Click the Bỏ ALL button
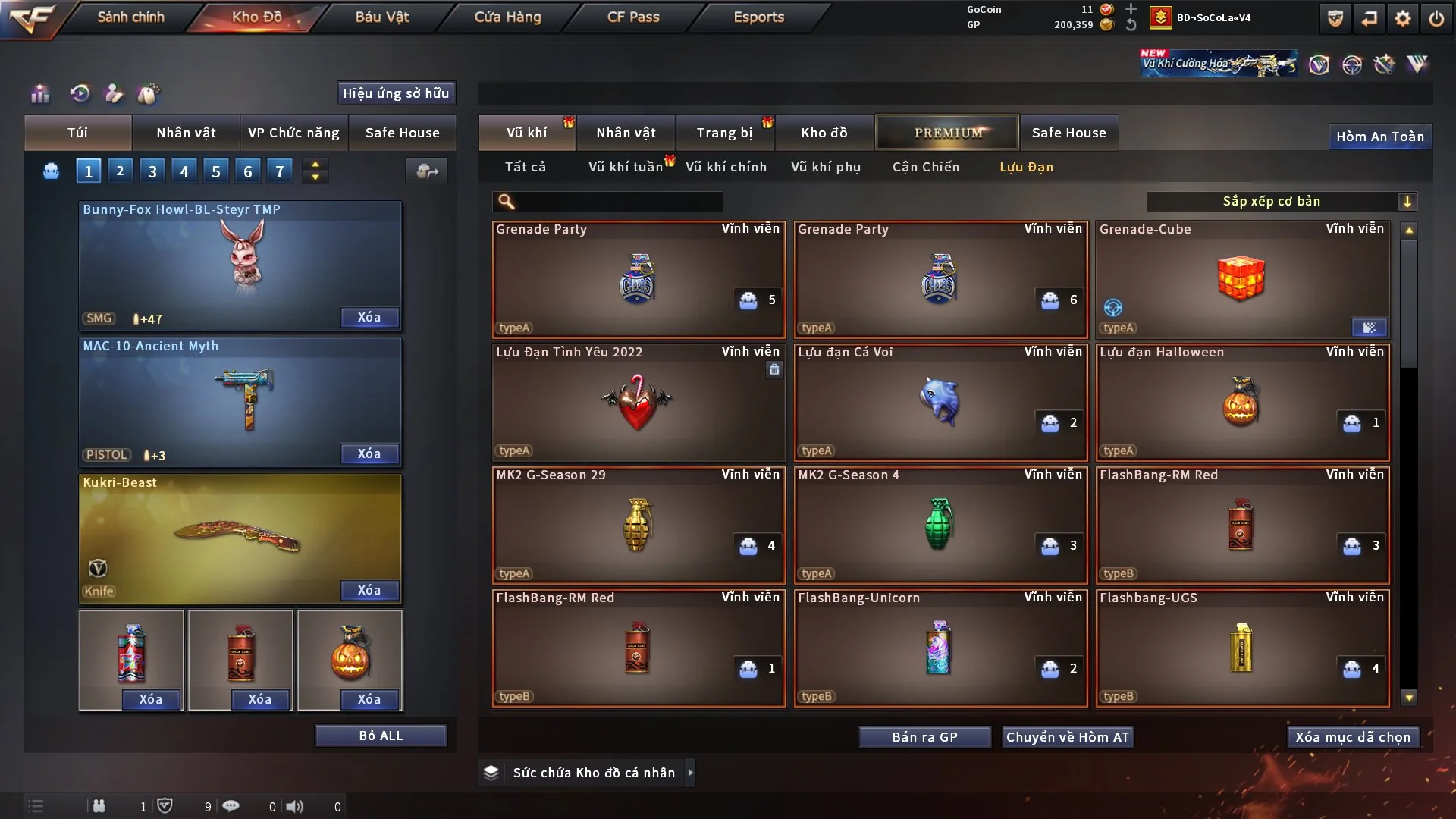Viewport: 1456px width, 819px height. point(381,736)
